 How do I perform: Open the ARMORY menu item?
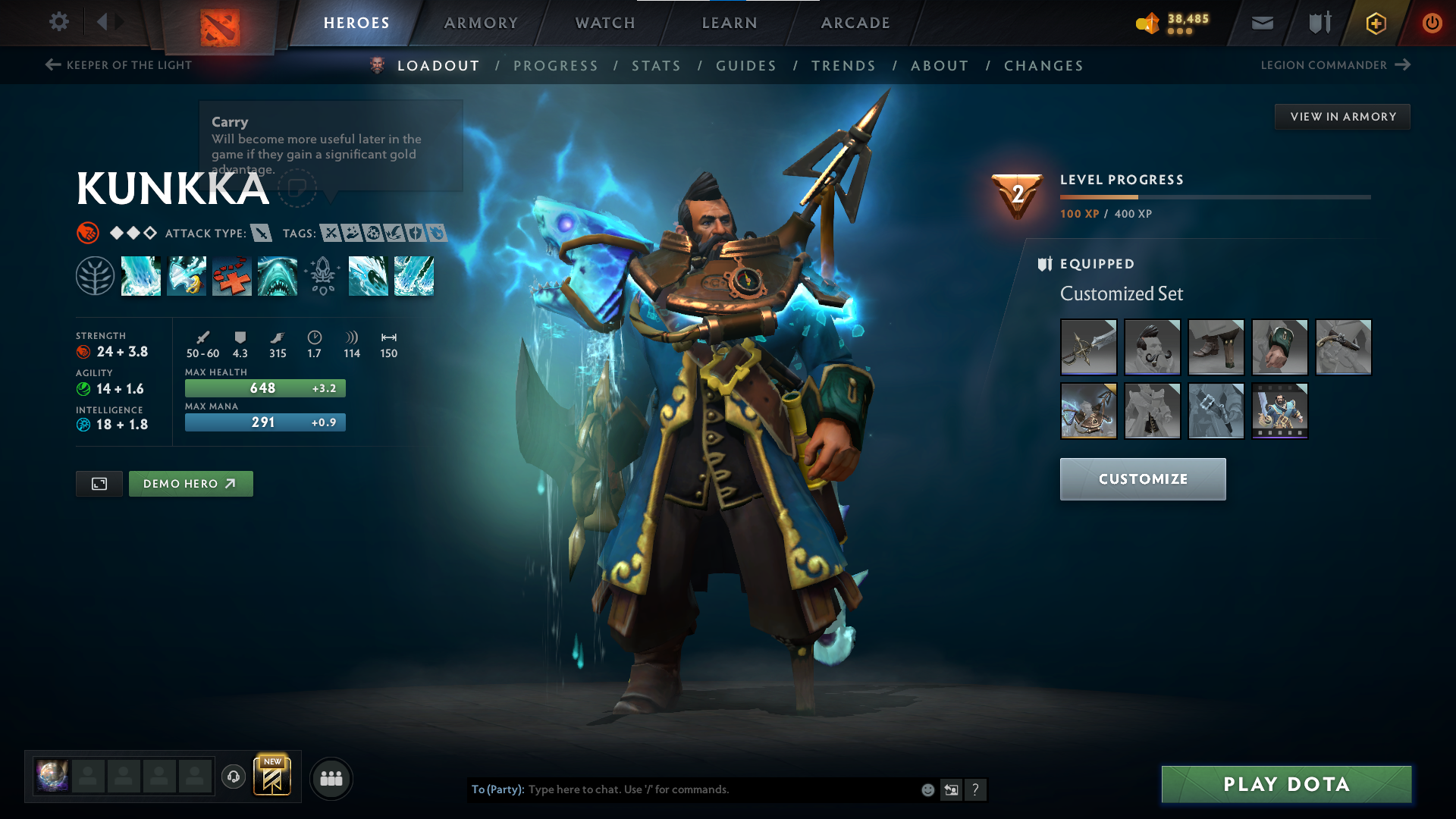[481, 23]
